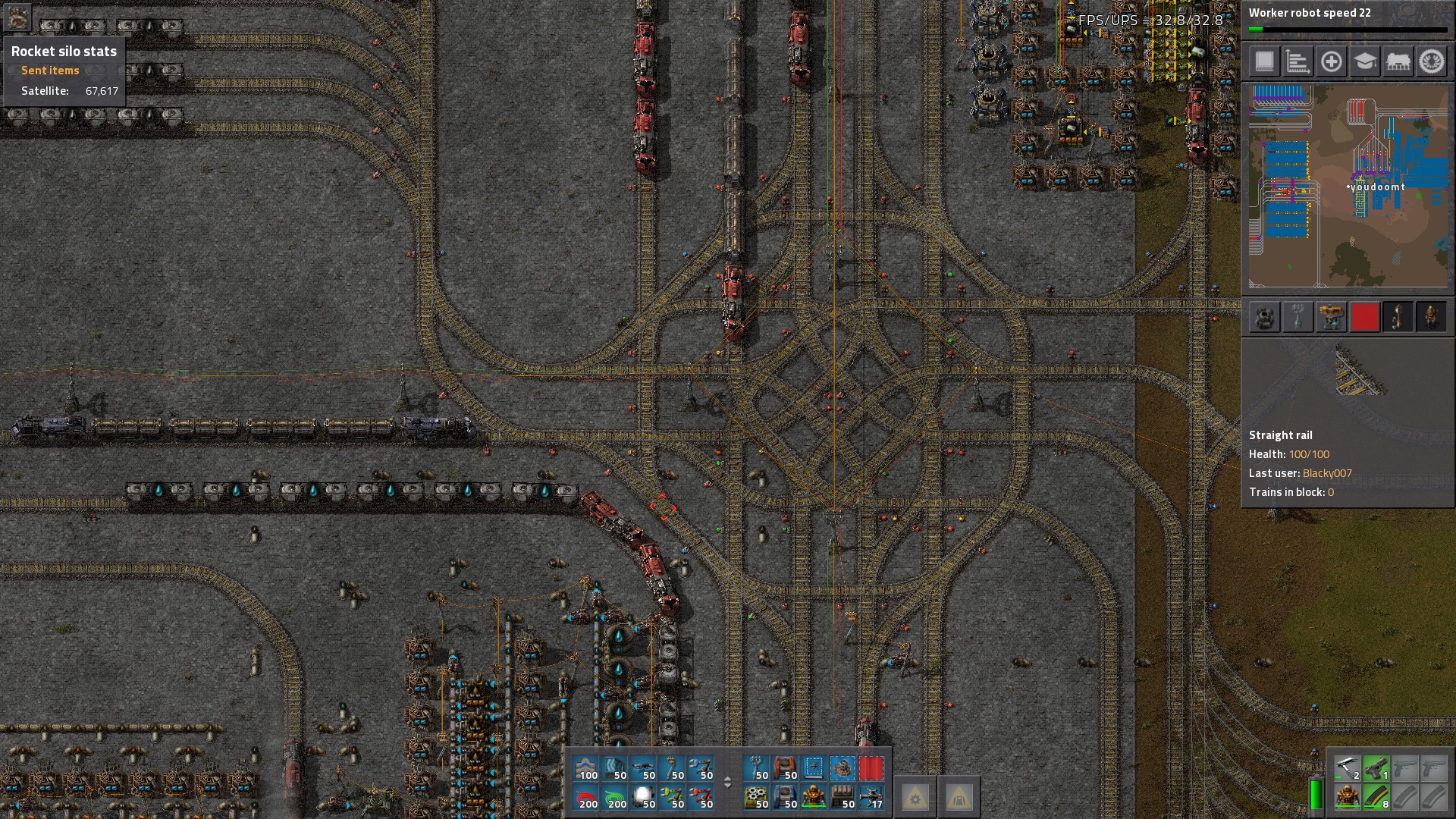Click the red square quickbar shortcut
Screen dimensions: 1456x819
click(x=1364, y=317)
